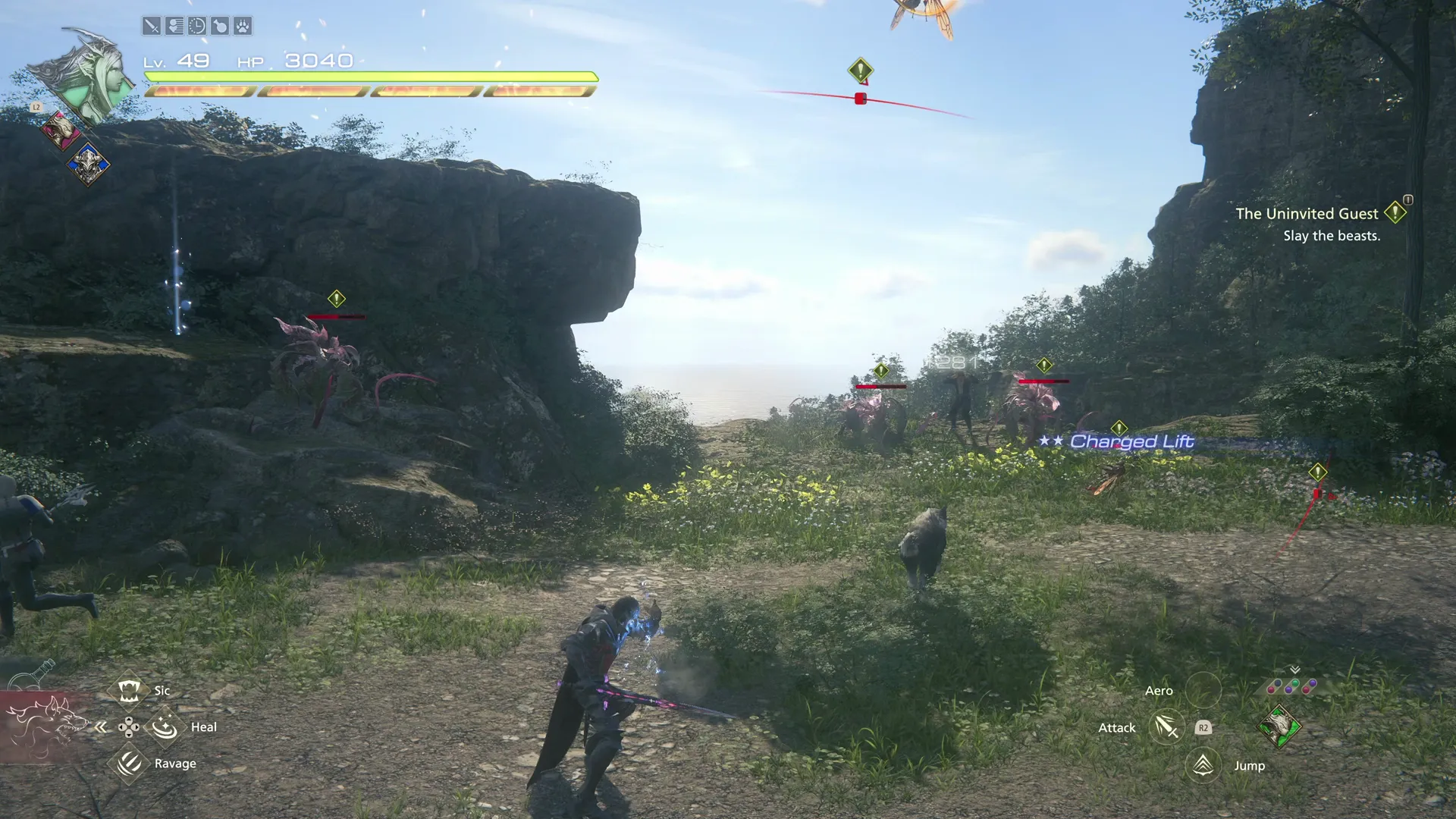
Task: Toggle the third ability-set pill indicator
Action: pos(1309,686)
